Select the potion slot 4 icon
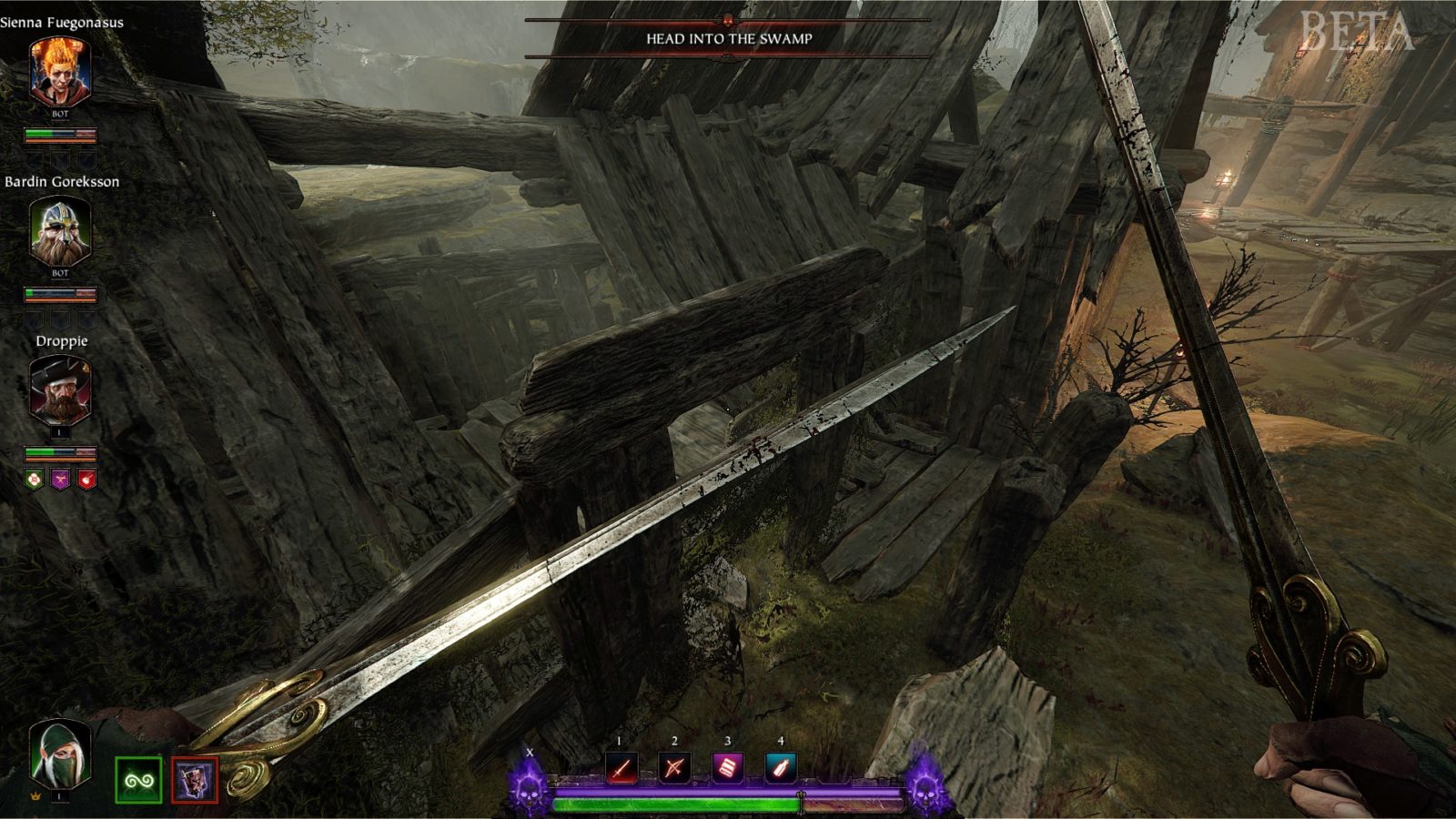This screenshot has height=819, width=1456. [x=782, y=766]
